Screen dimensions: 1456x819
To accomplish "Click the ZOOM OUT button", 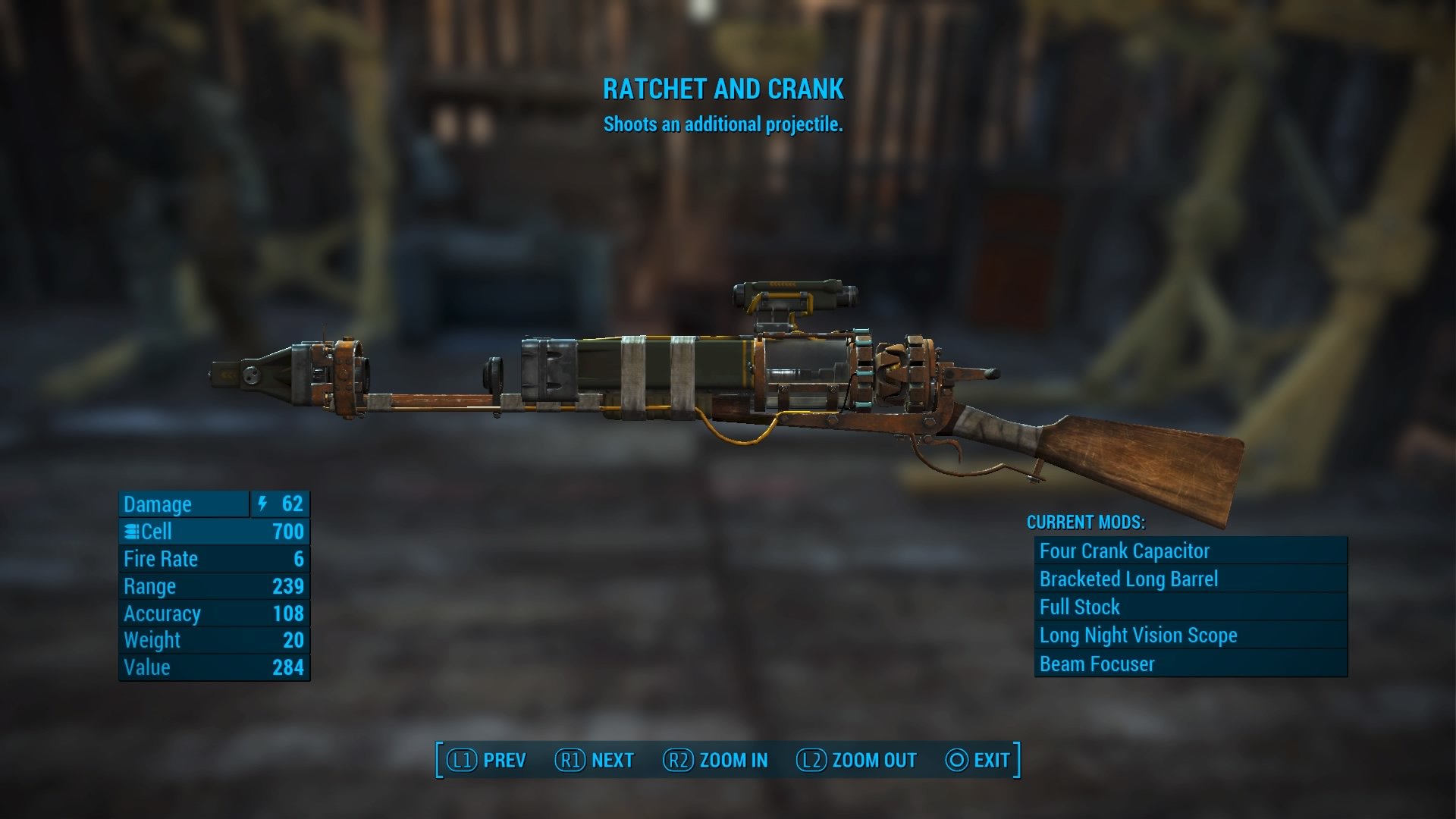I will (x=856, y=760).
